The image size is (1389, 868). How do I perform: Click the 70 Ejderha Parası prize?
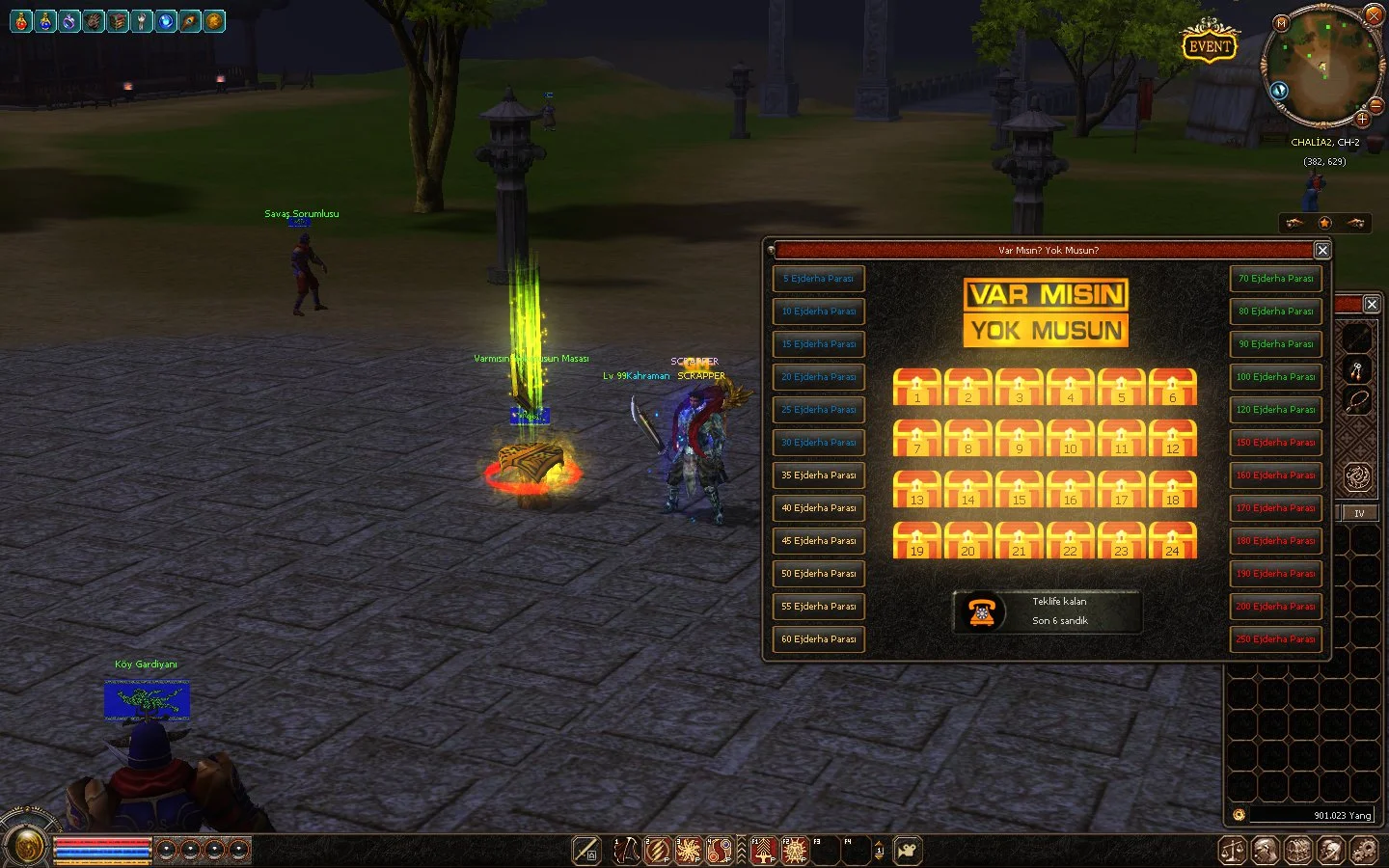[1275, 279]
